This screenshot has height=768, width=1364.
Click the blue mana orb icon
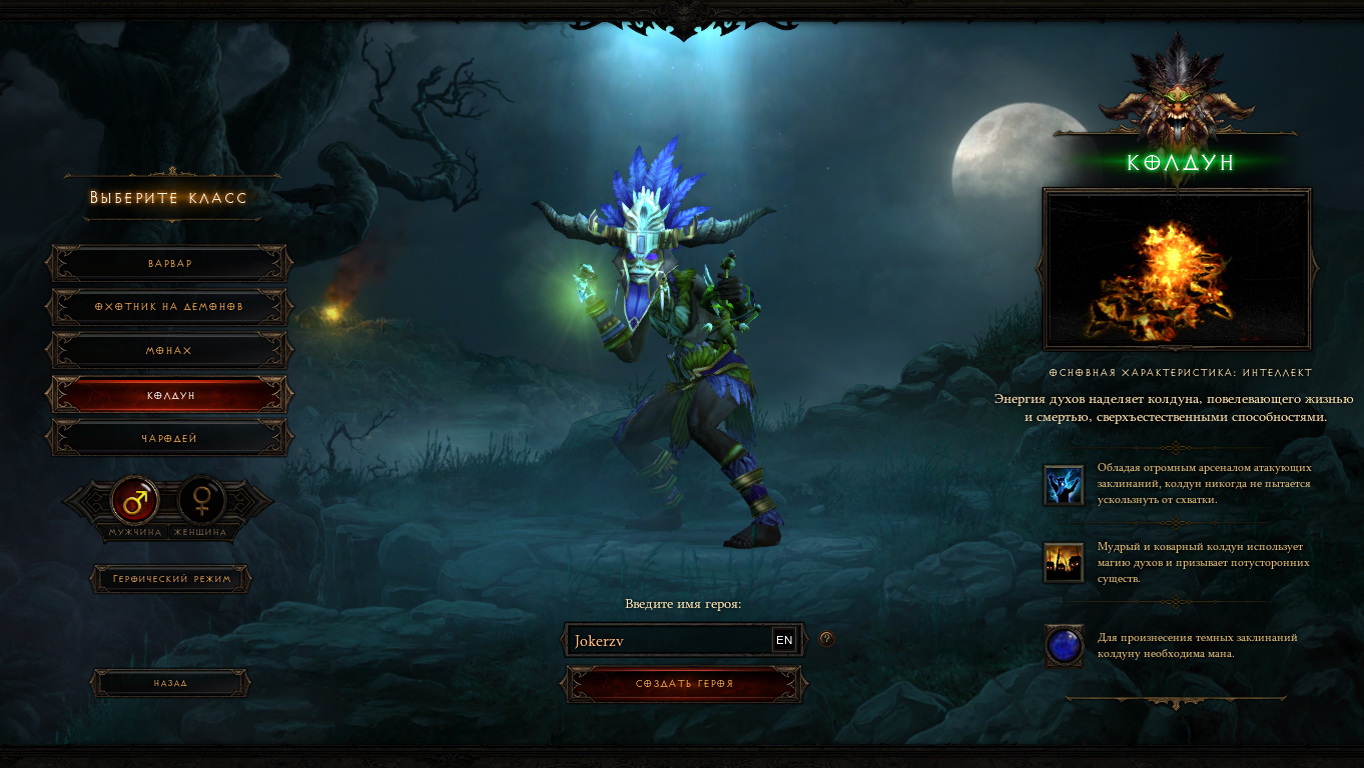1063,645
